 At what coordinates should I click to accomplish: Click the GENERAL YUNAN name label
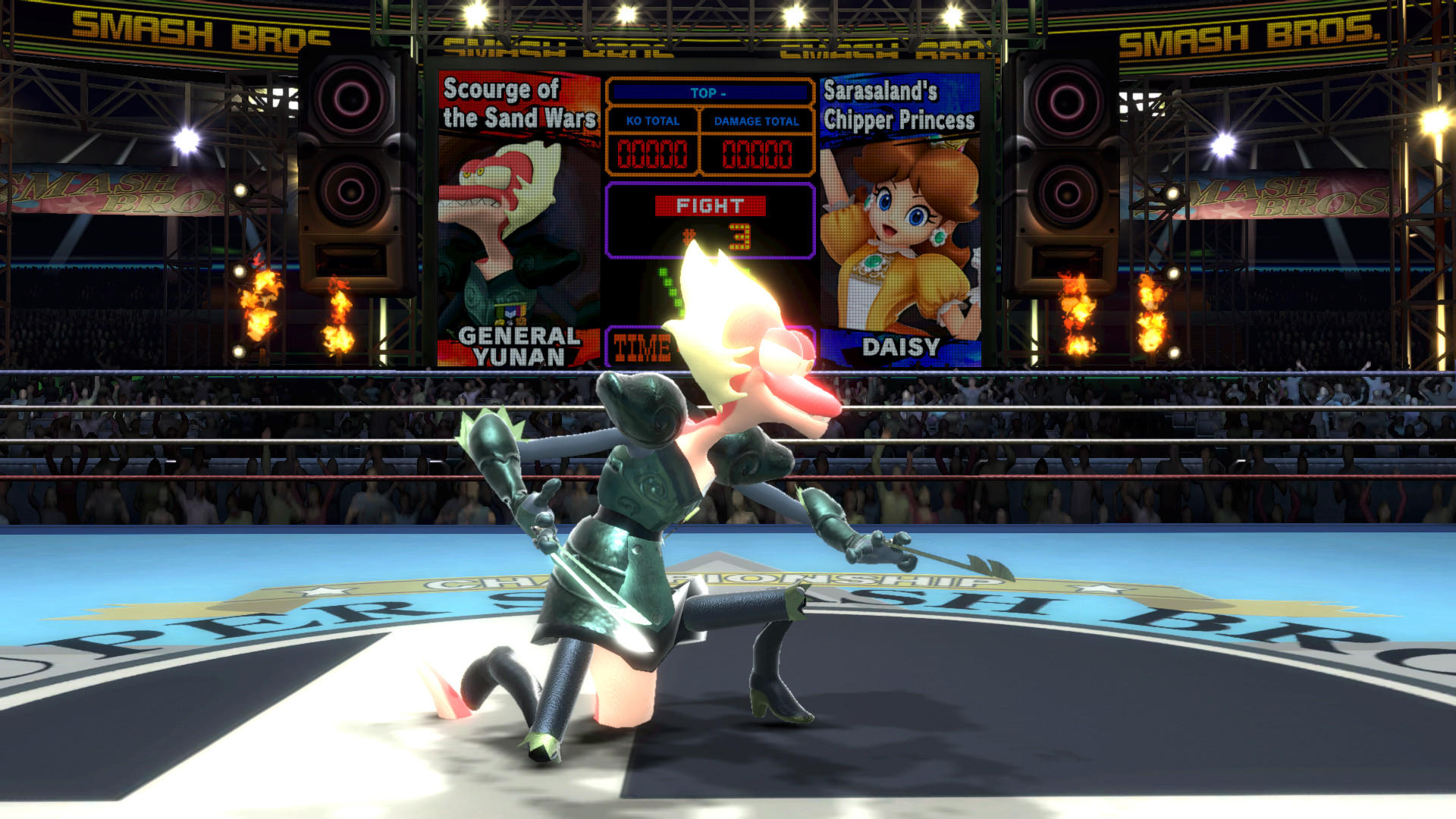point(516,345)
